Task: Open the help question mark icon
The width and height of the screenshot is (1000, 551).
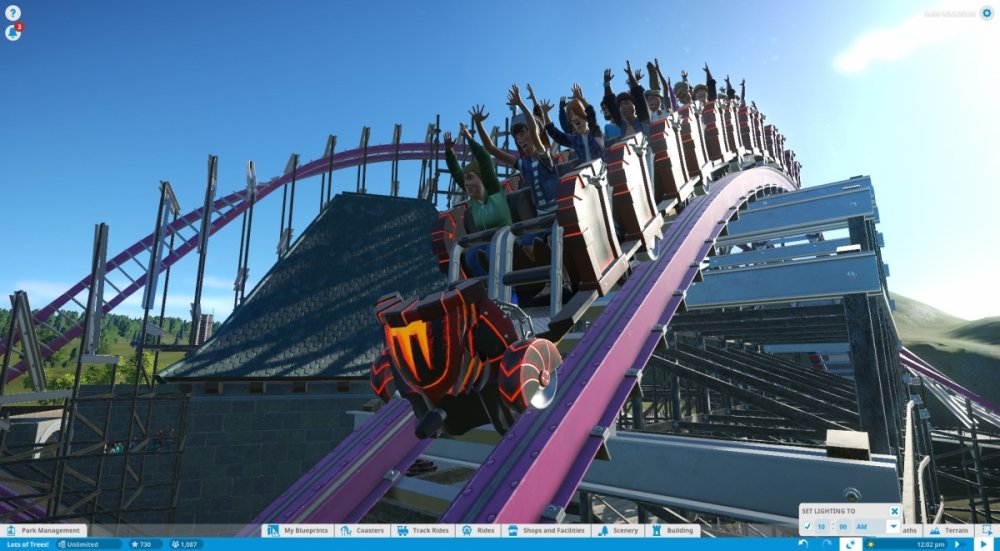Action: [12, 13]
